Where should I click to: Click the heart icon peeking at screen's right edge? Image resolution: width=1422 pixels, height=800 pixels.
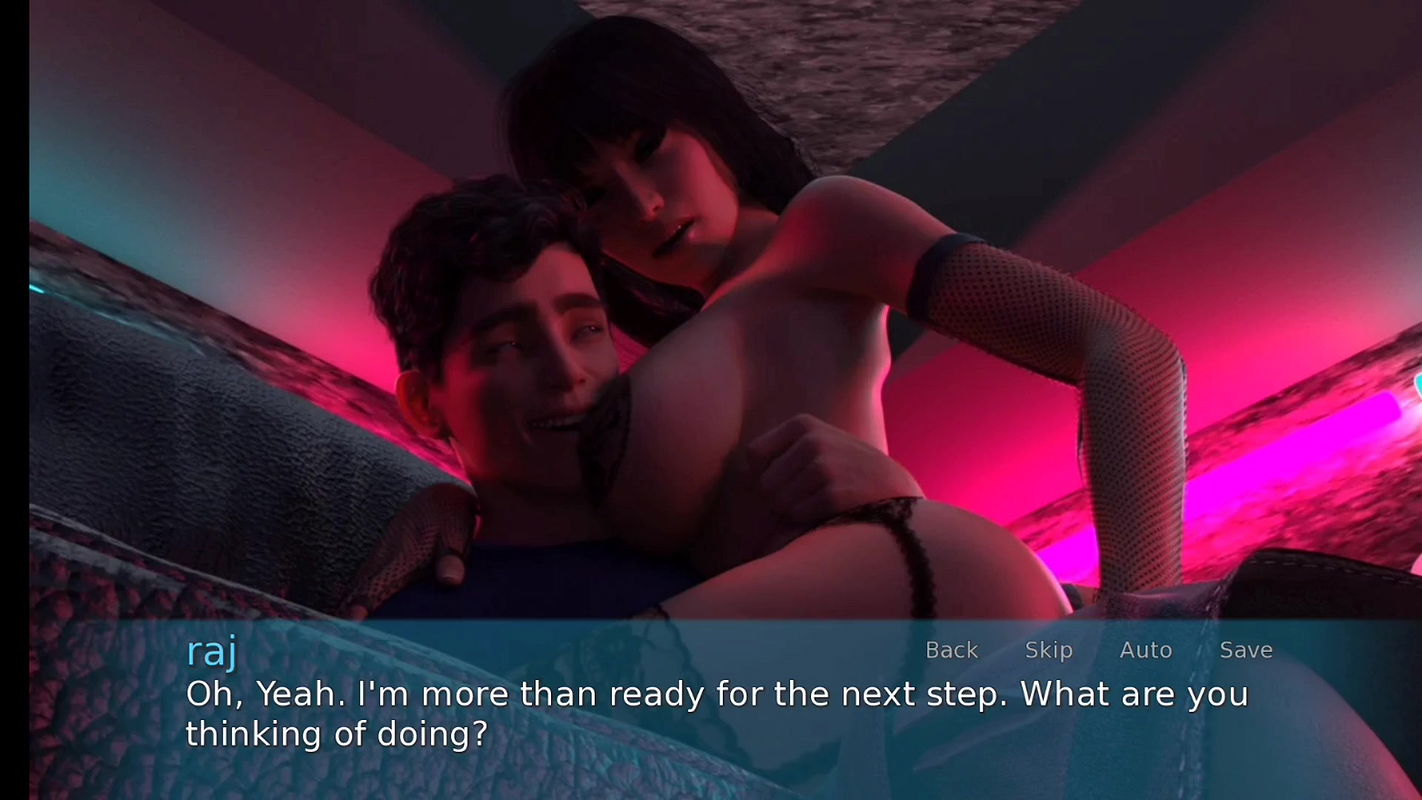pyautogui.click(x=1416, y=385)
